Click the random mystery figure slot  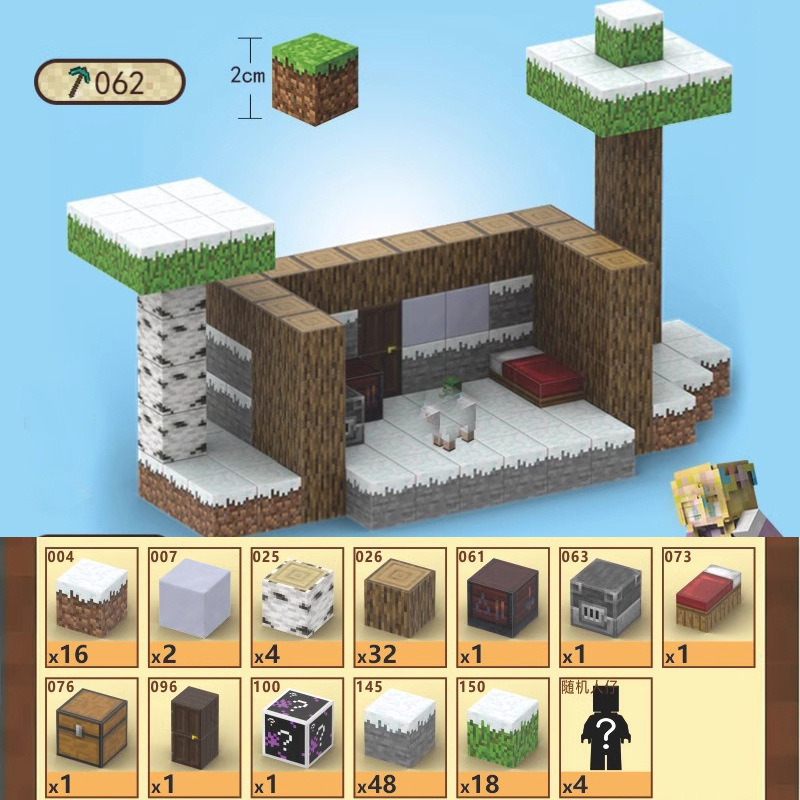604,737
